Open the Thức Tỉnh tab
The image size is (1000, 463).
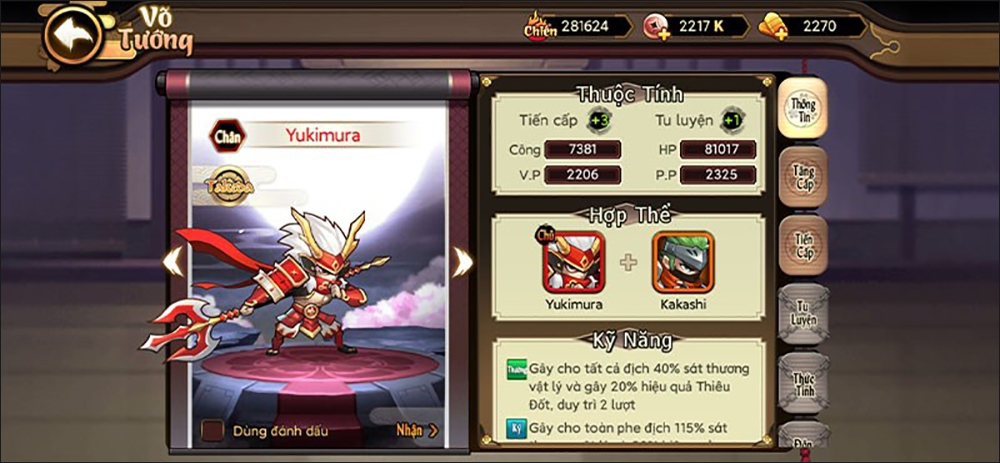coord(803,385)
